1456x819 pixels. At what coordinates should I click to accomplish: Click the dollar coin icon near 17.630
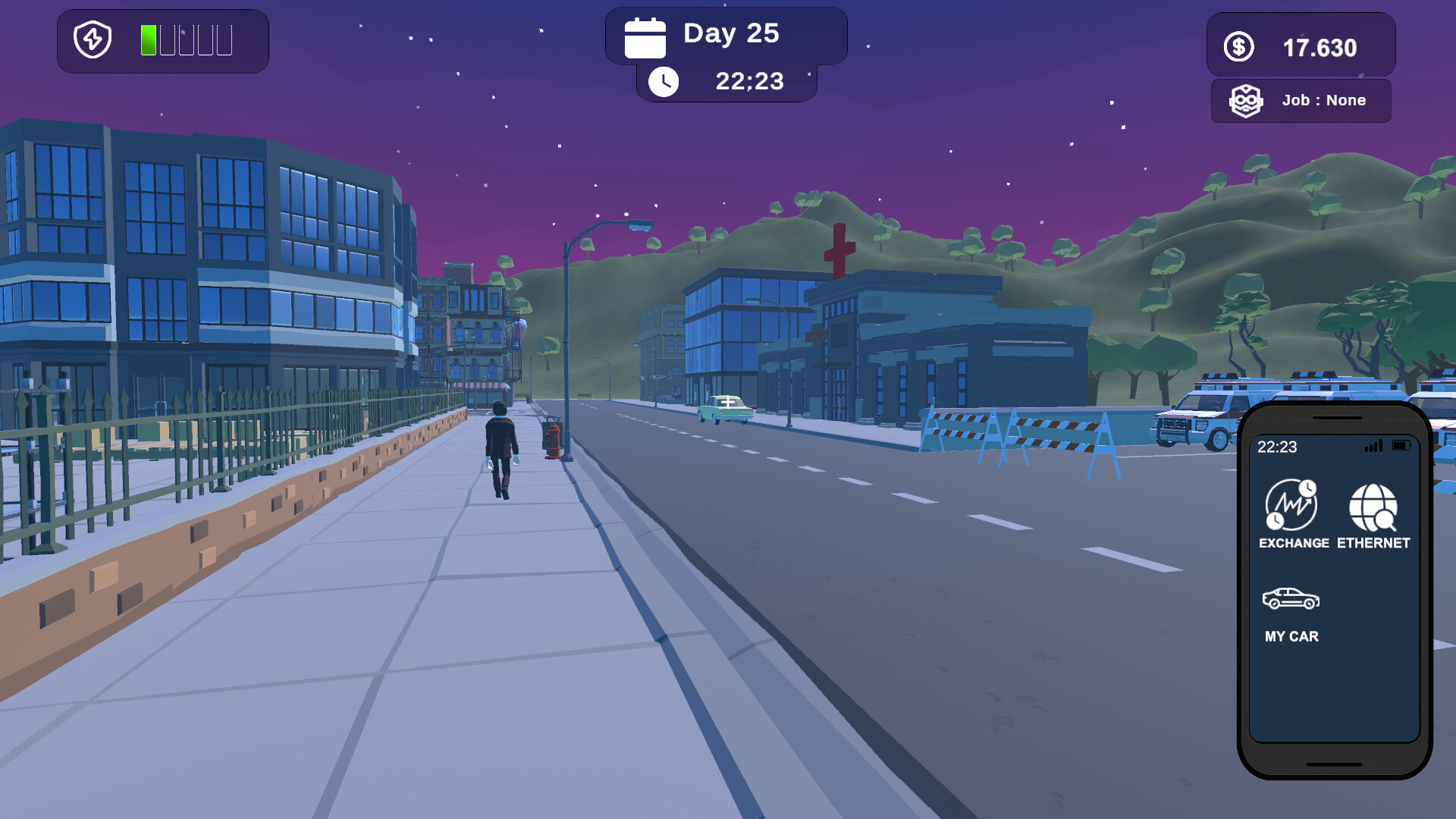pos(1239,45)
